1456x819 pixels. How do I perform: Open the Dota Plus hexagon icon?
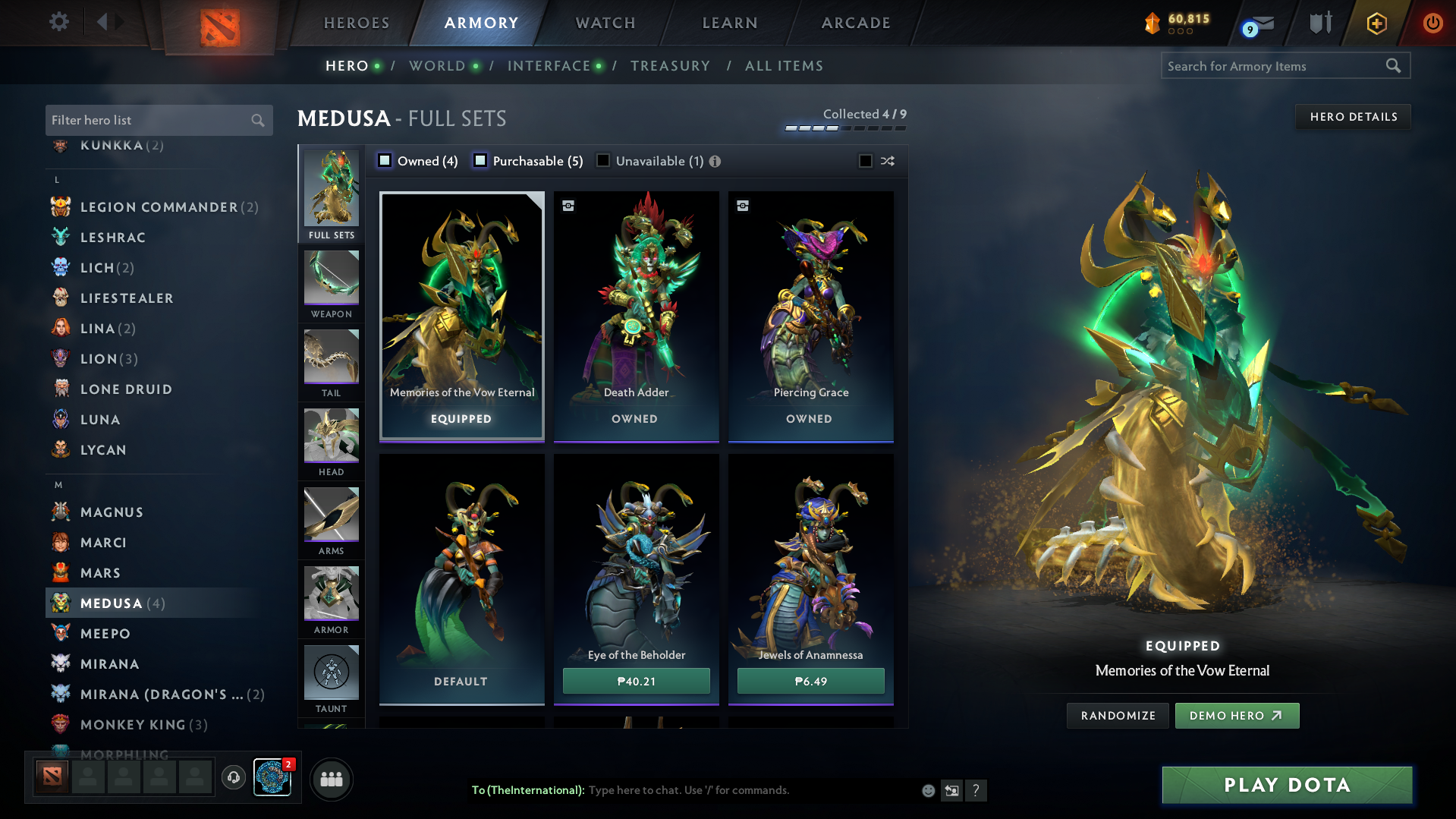[x=1376, y=23]
